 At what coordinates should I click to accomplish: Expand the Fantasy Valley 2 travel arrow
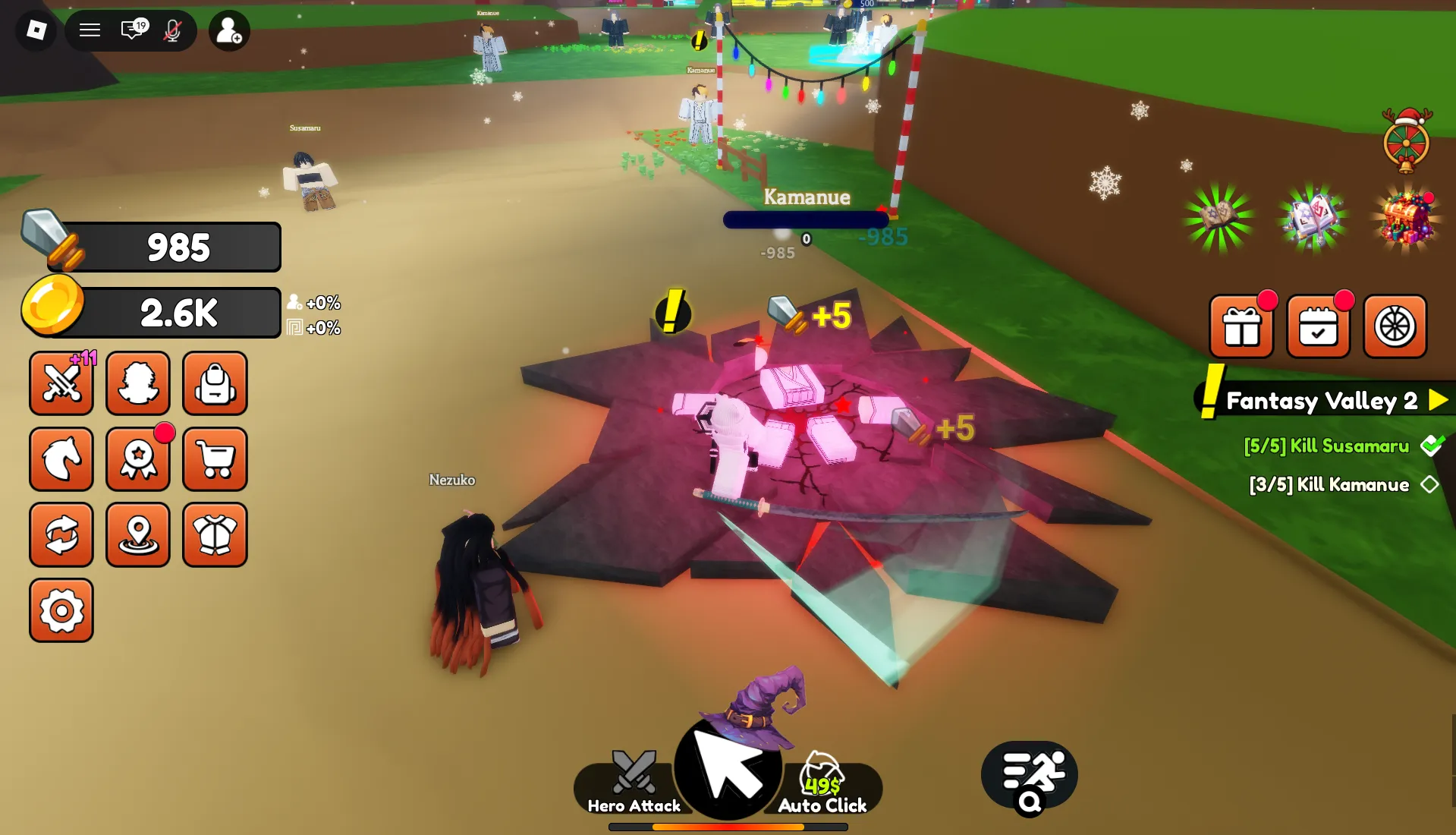(x=1436, y=401)
